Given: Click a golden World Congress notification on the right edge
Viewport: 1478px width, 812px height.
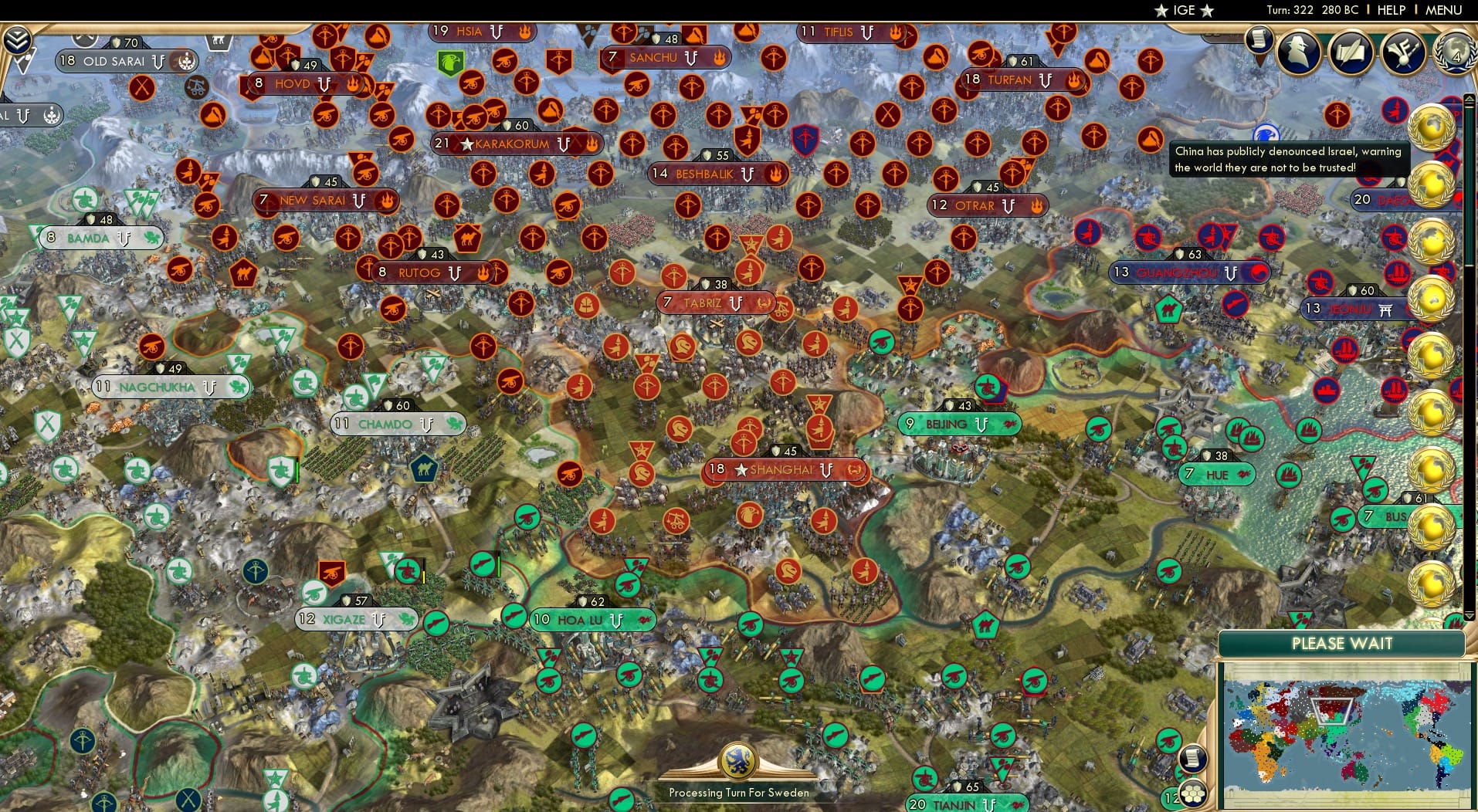Looking at the screenshot, I should (1432, 125).
